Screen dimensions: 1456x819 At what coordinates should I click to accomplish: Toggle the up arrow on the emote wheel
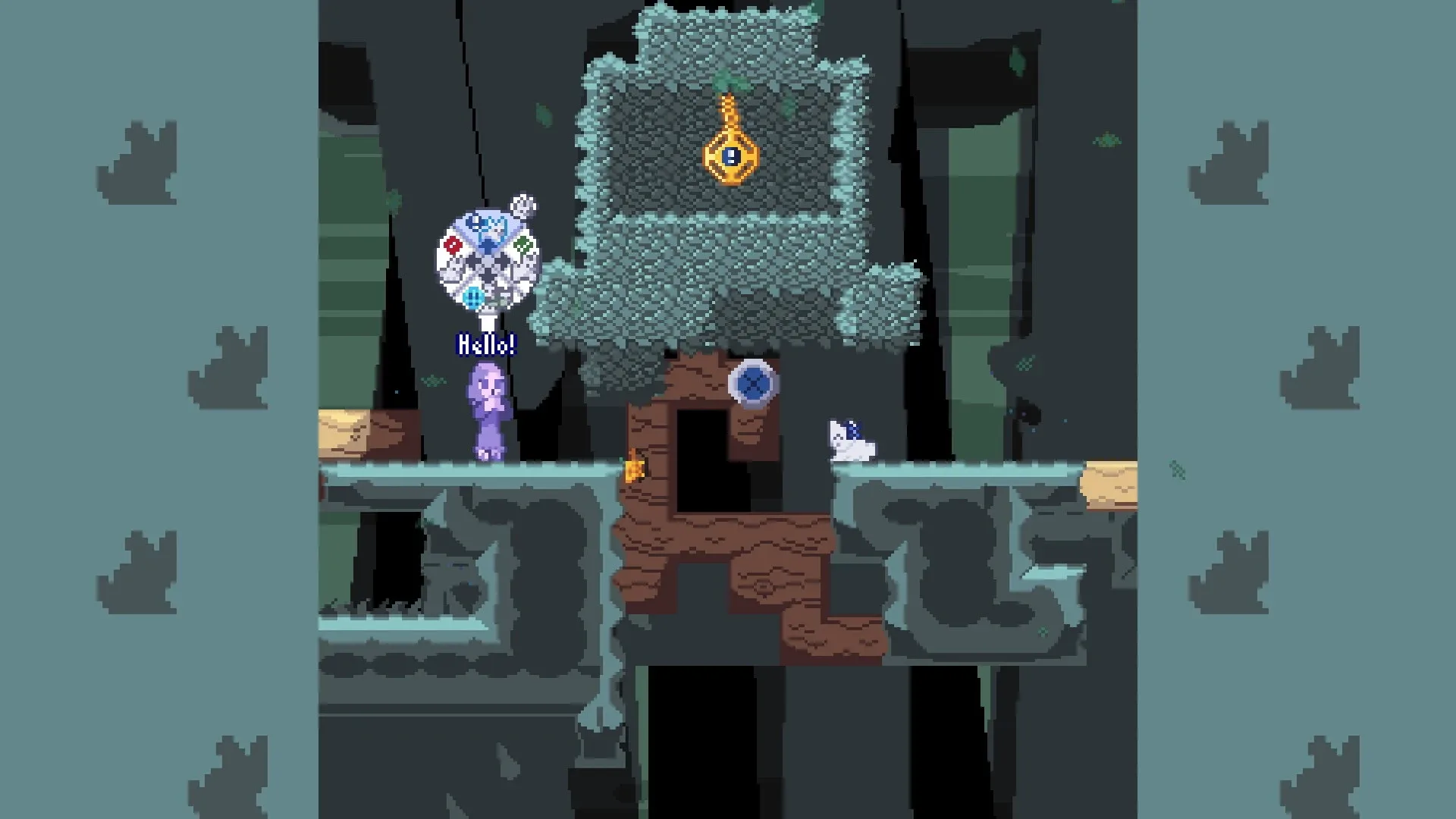[x=488, y=244]
